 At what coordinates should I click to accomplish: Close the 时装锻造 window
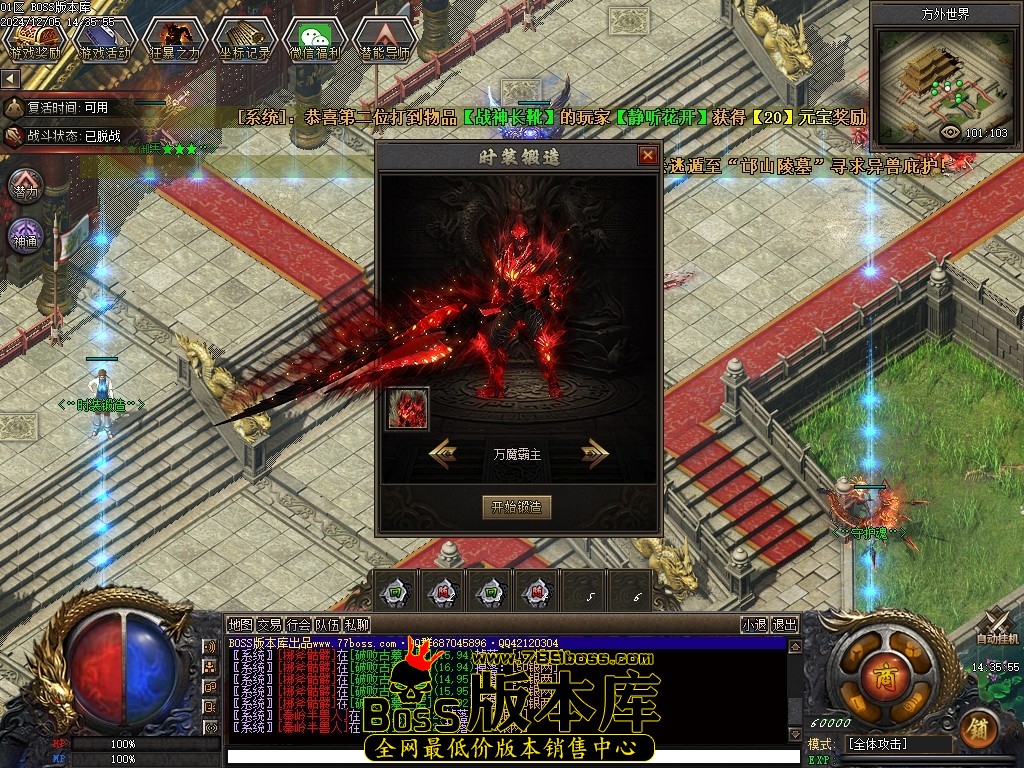(x=648, y=156)
